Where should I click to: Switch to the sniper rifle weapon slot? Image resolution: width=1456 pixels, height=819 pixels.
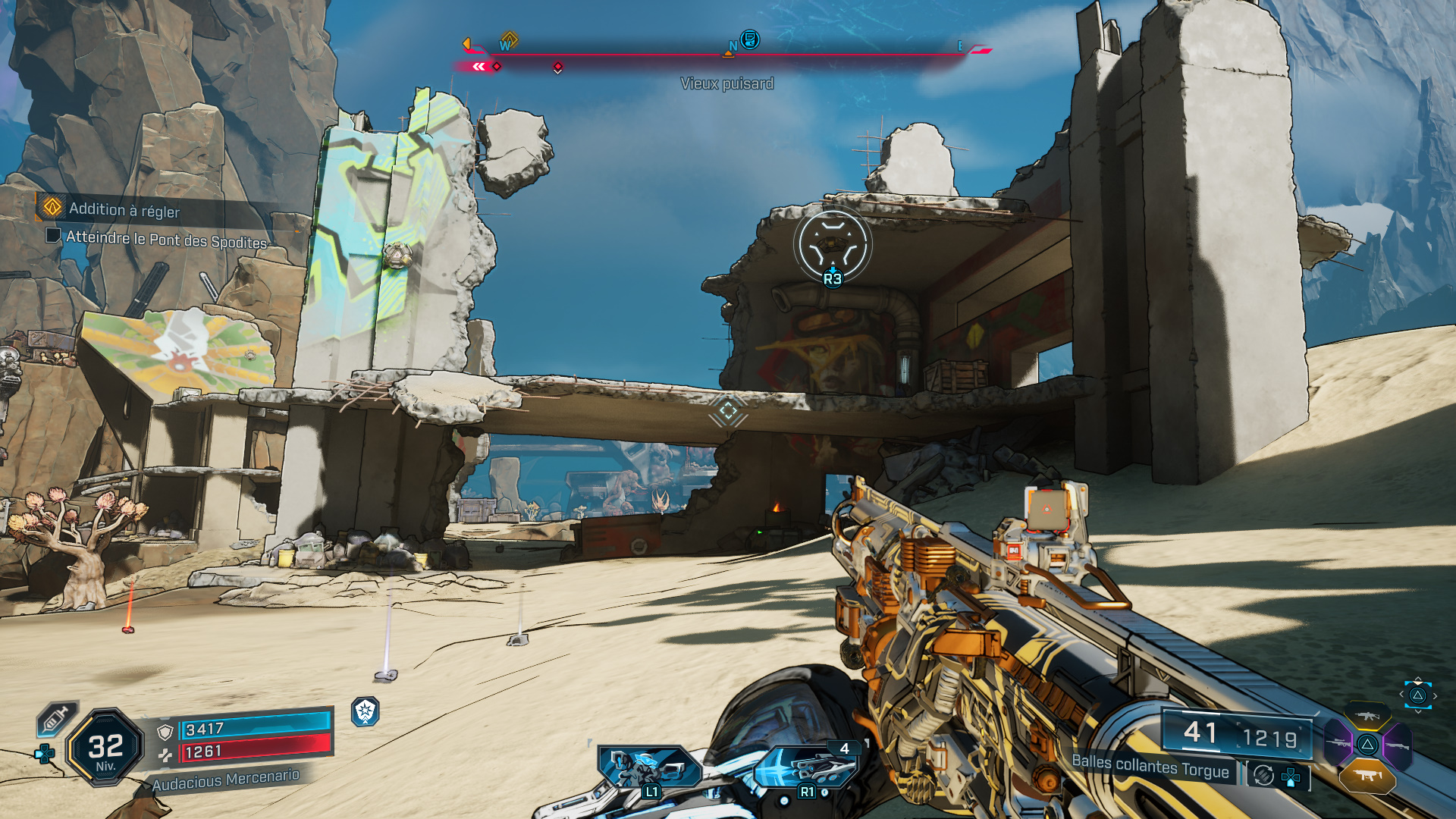click(1337, 744)
